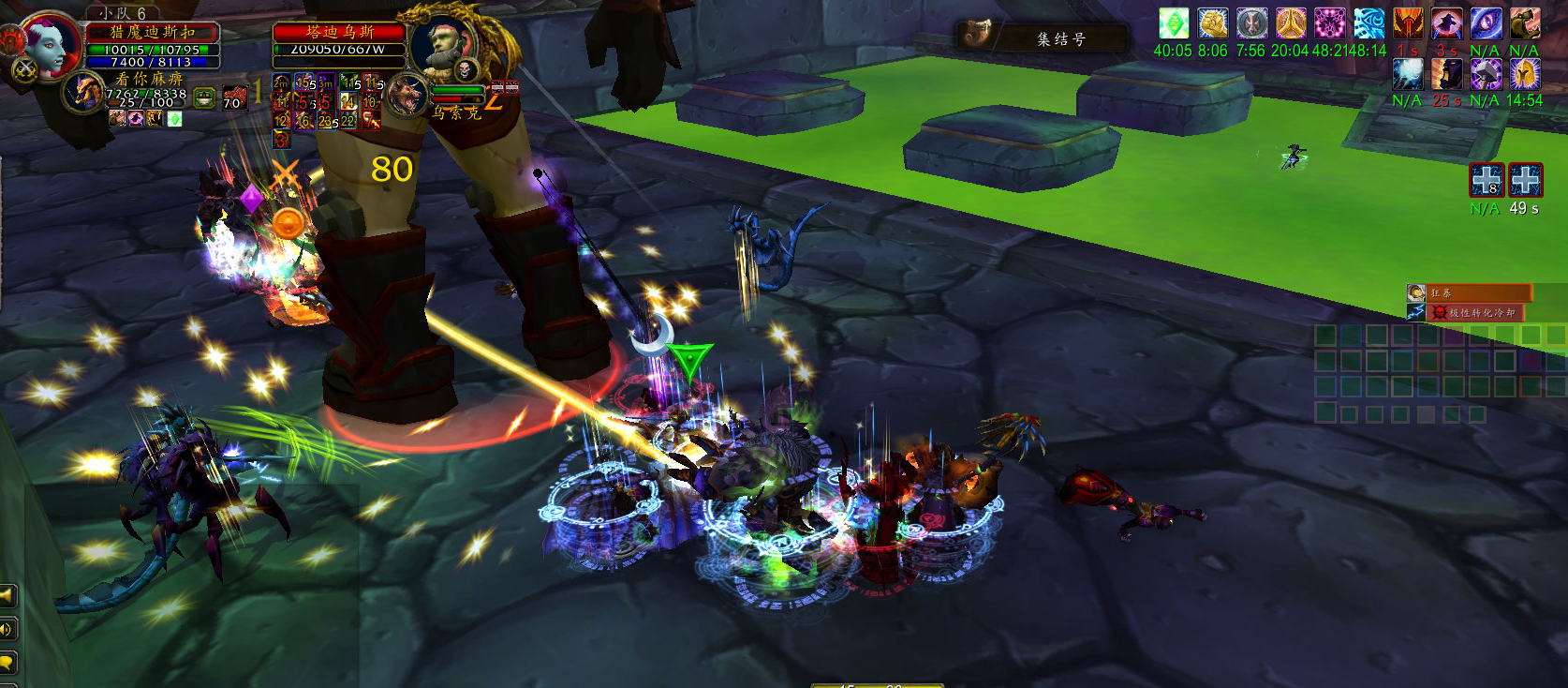Viewport: 1568px width, 688px height.
Task: Click the crossed-swords PvP badge on player portrait
Action: [x=24, y=69]
